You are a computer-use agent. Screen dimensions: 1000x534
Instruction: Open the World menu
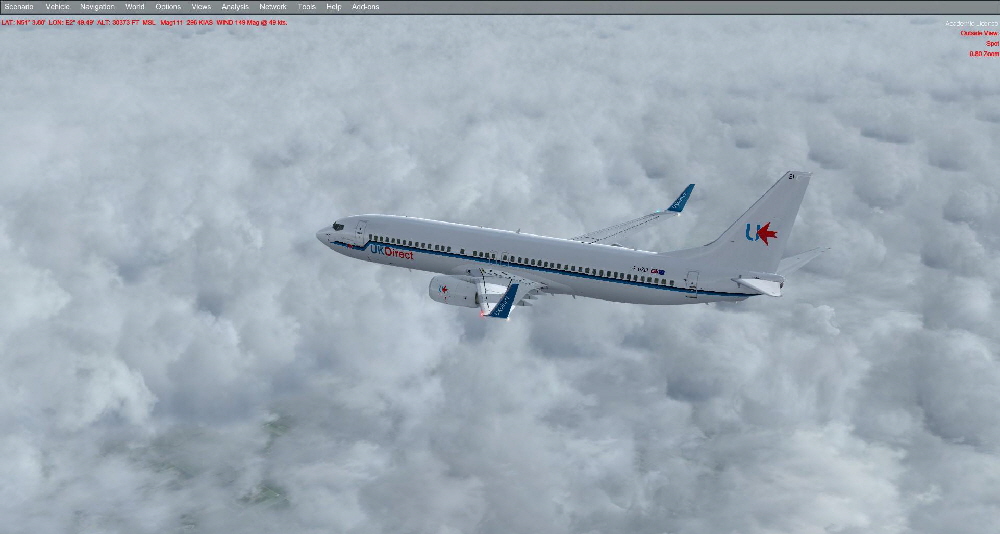click(135, 7)
